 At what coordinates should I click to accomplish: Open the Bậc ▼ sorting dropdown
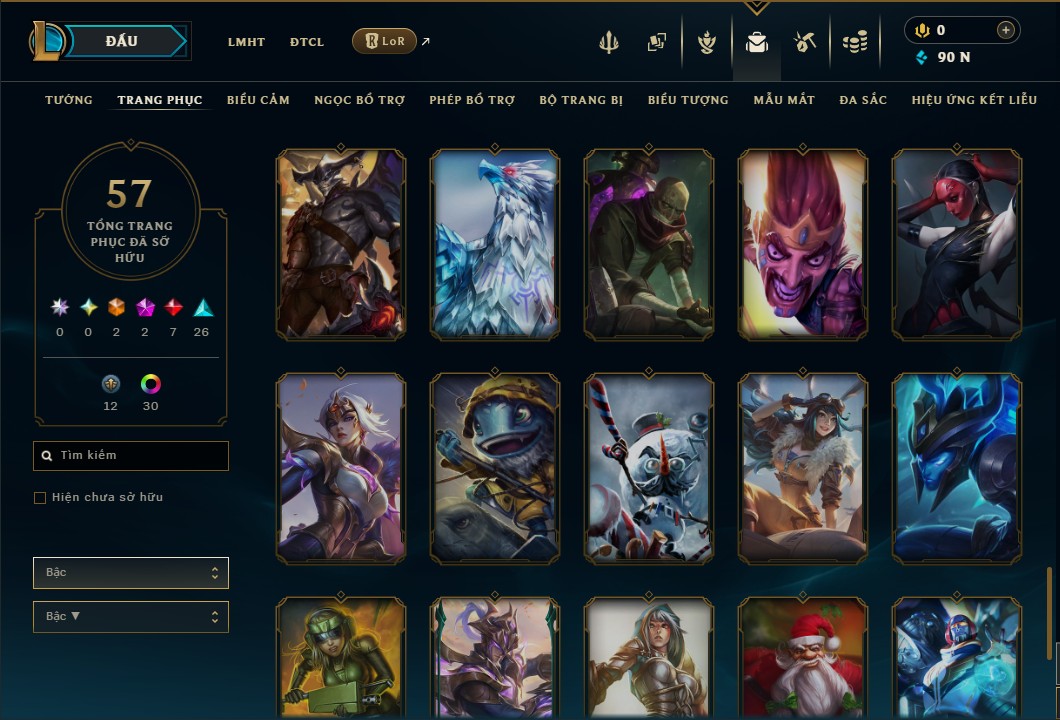point(131,617)
